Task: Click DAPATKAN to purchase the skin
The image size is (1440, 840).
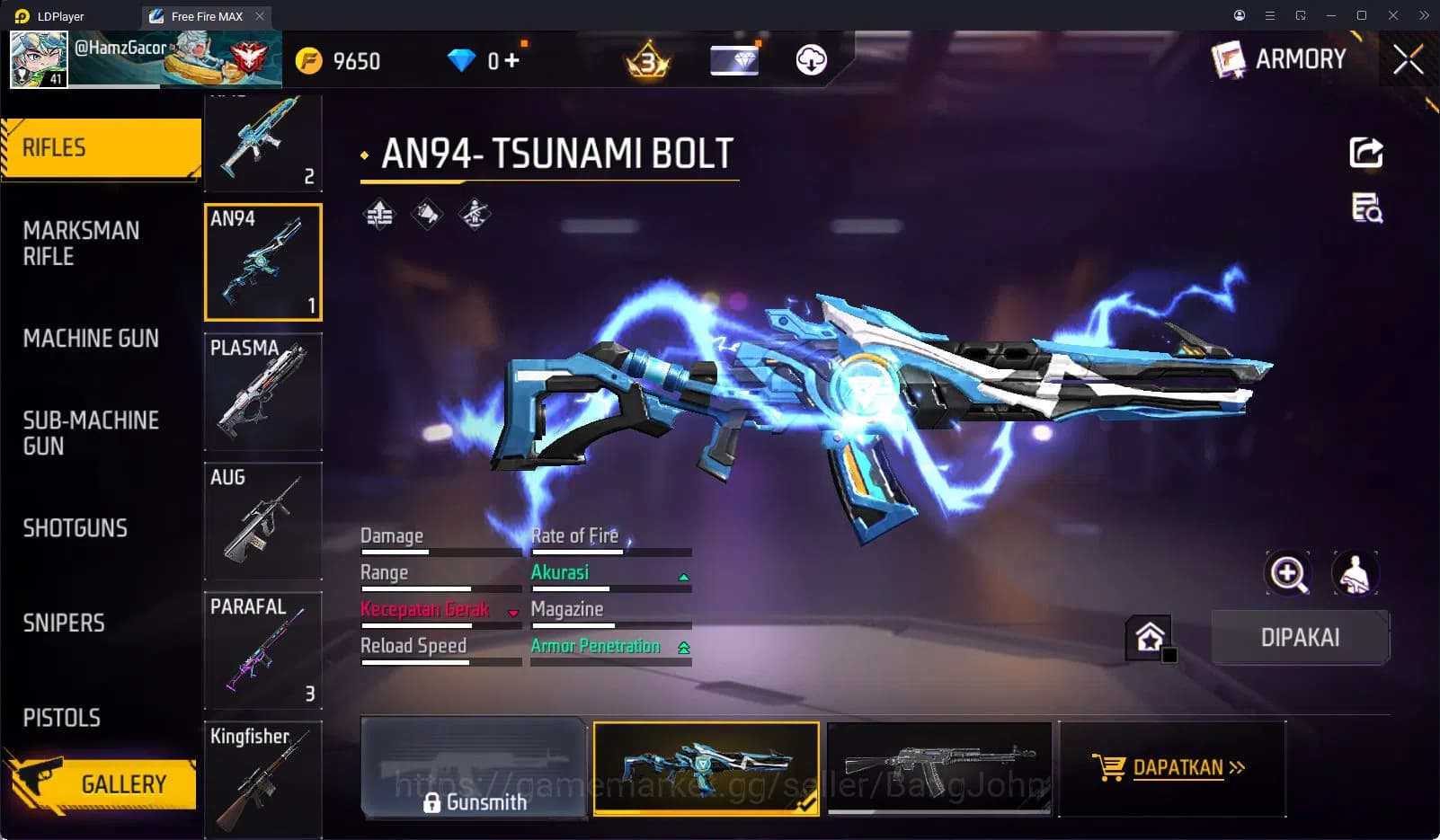Action: coord(1173,768)
